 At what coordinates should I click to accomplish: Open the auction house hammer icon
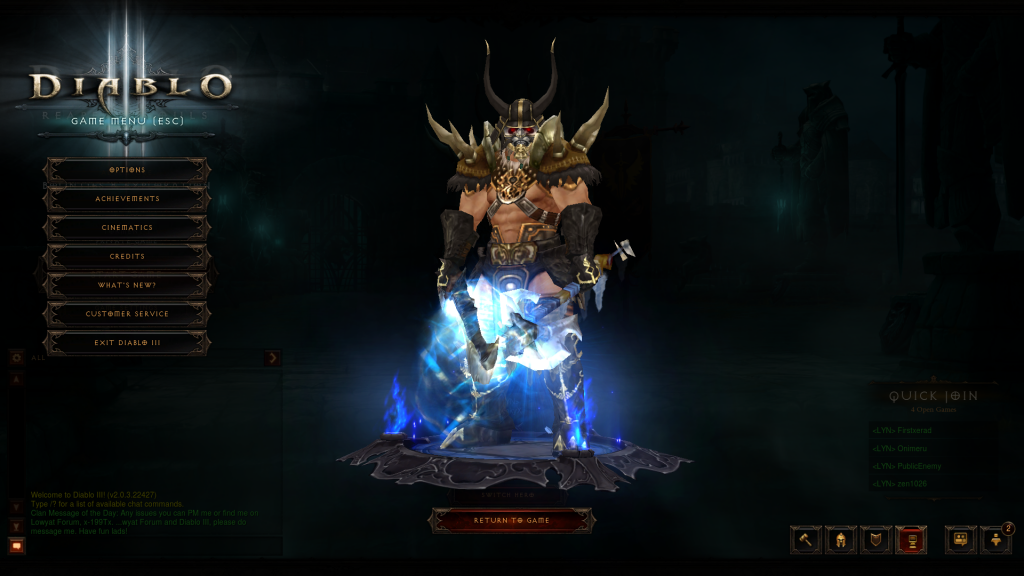(806, 540)
